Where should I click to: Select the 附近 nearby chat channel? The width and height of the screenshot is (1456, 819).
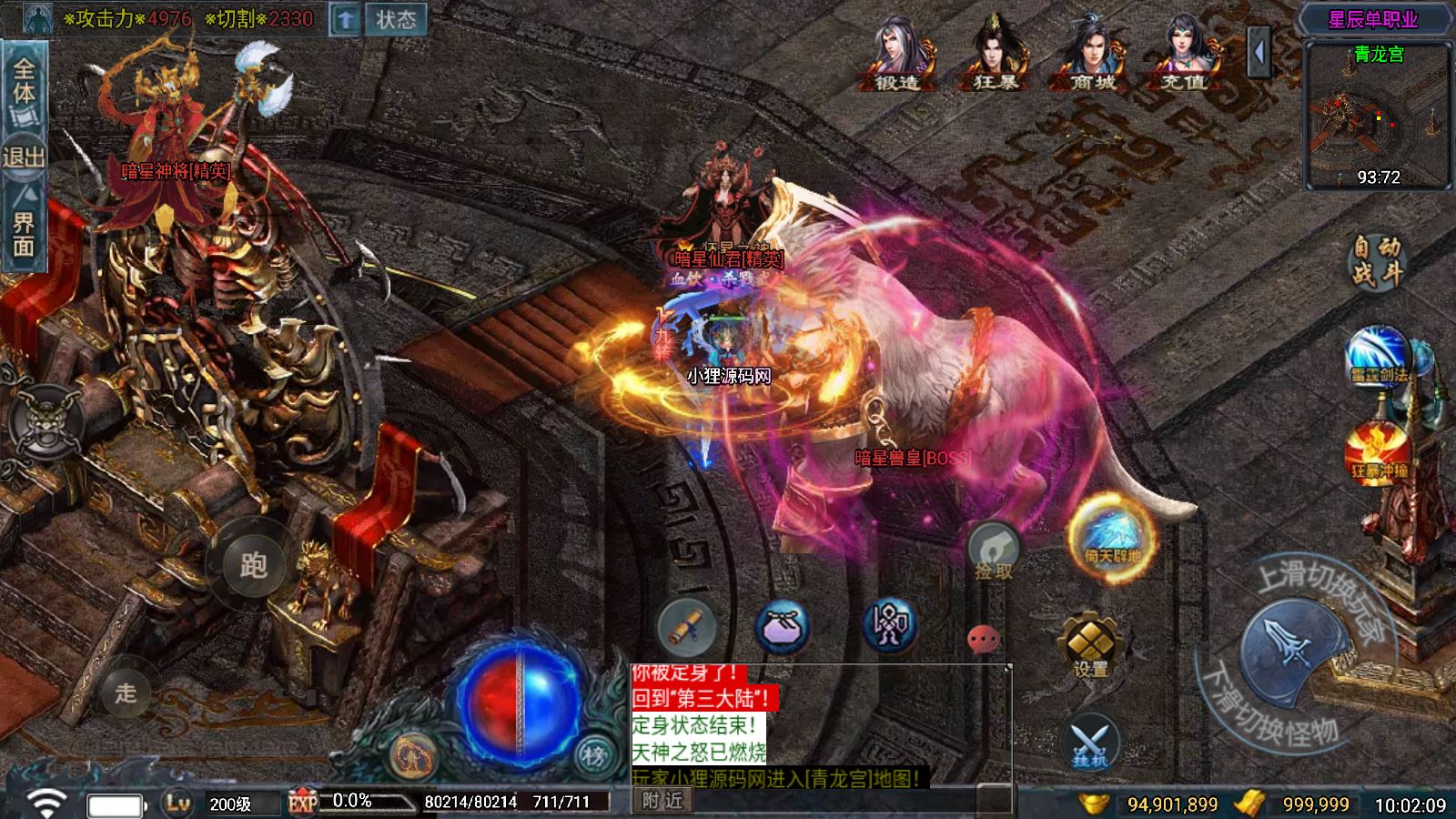coord(662,800)
